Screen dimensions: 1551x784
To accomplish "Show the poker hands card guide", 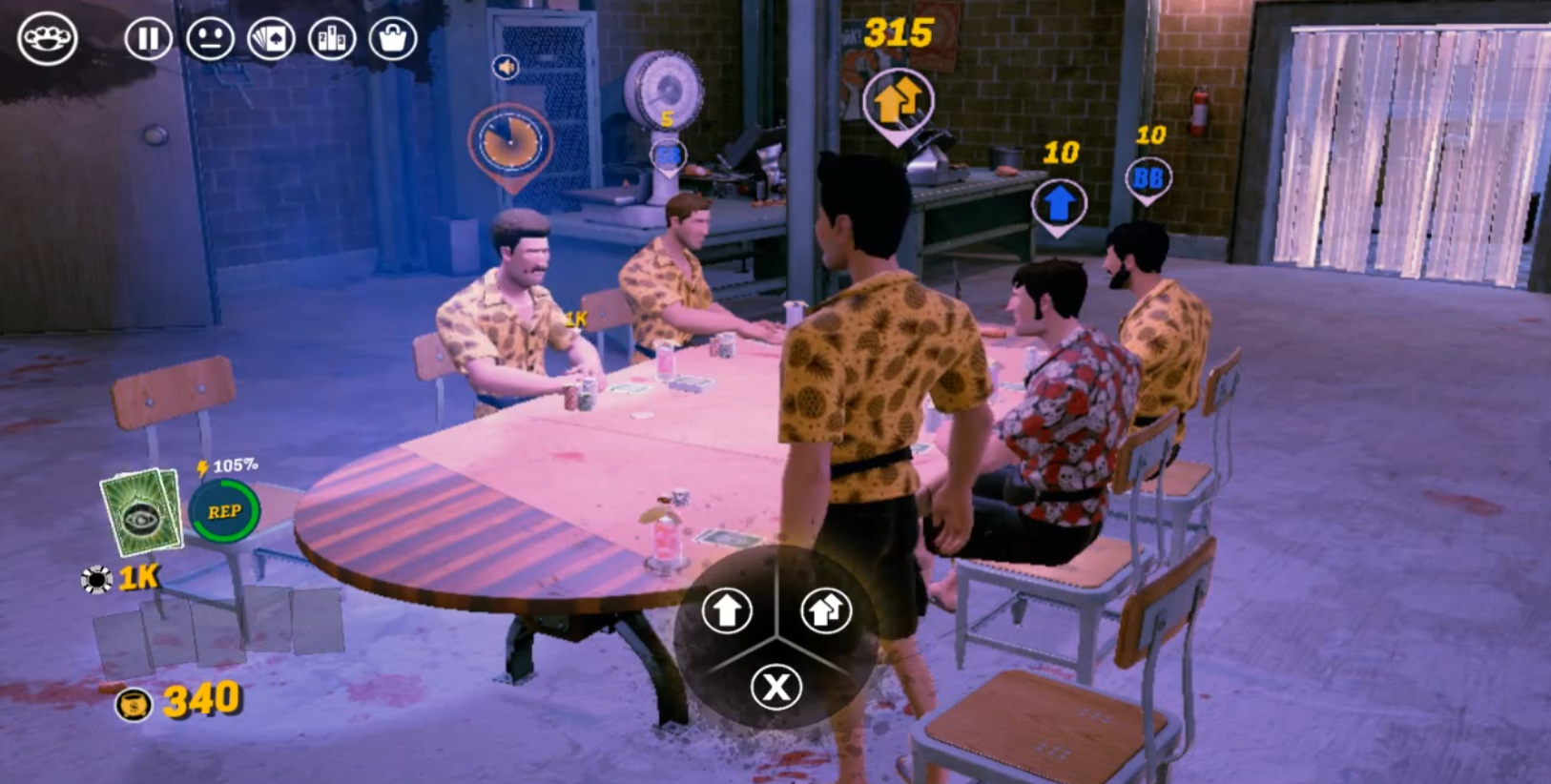I will pyautogui.click(x=271, y=39).
